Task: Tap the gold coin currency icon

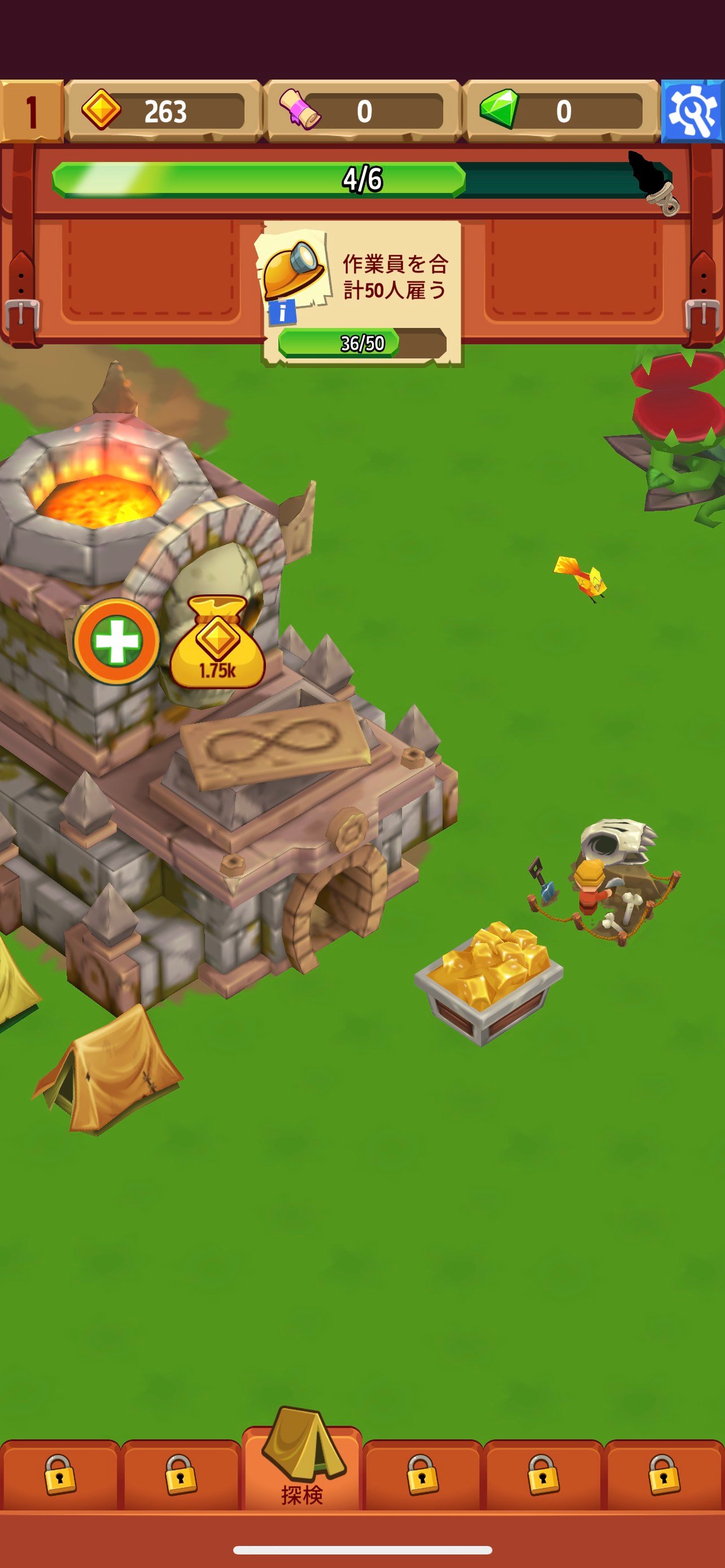Action: pyautogui.click(x=101, y=111)
